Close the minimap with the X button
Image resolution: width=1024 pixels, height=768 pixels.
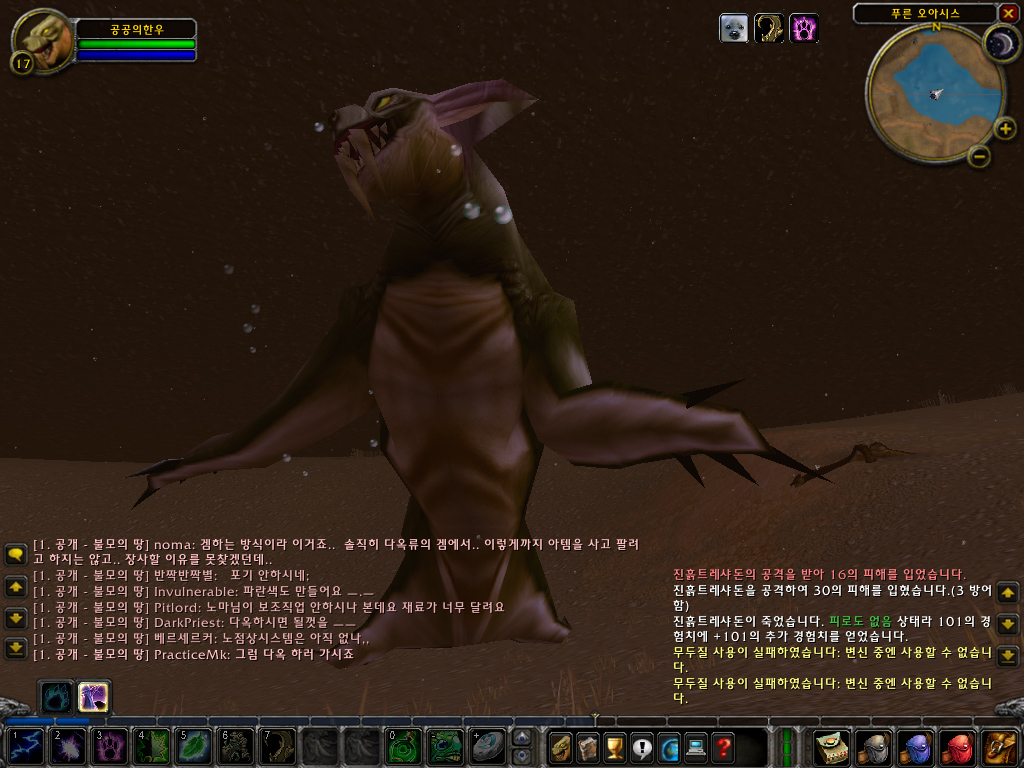click(1008, 13)
